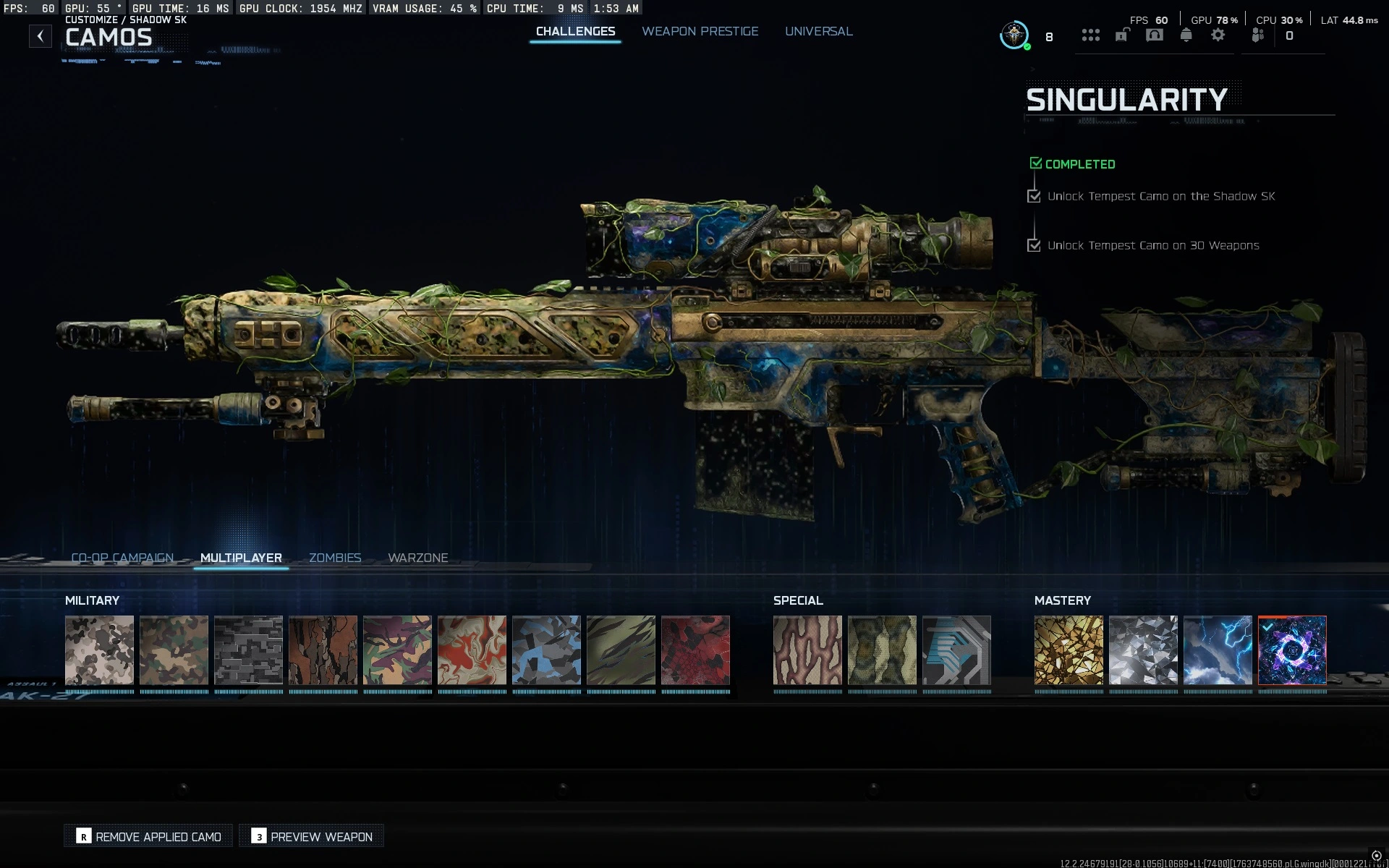Preview the weapon
Image resolution: width=1389 pixels, height=868 pixels.
click(311, 835)
